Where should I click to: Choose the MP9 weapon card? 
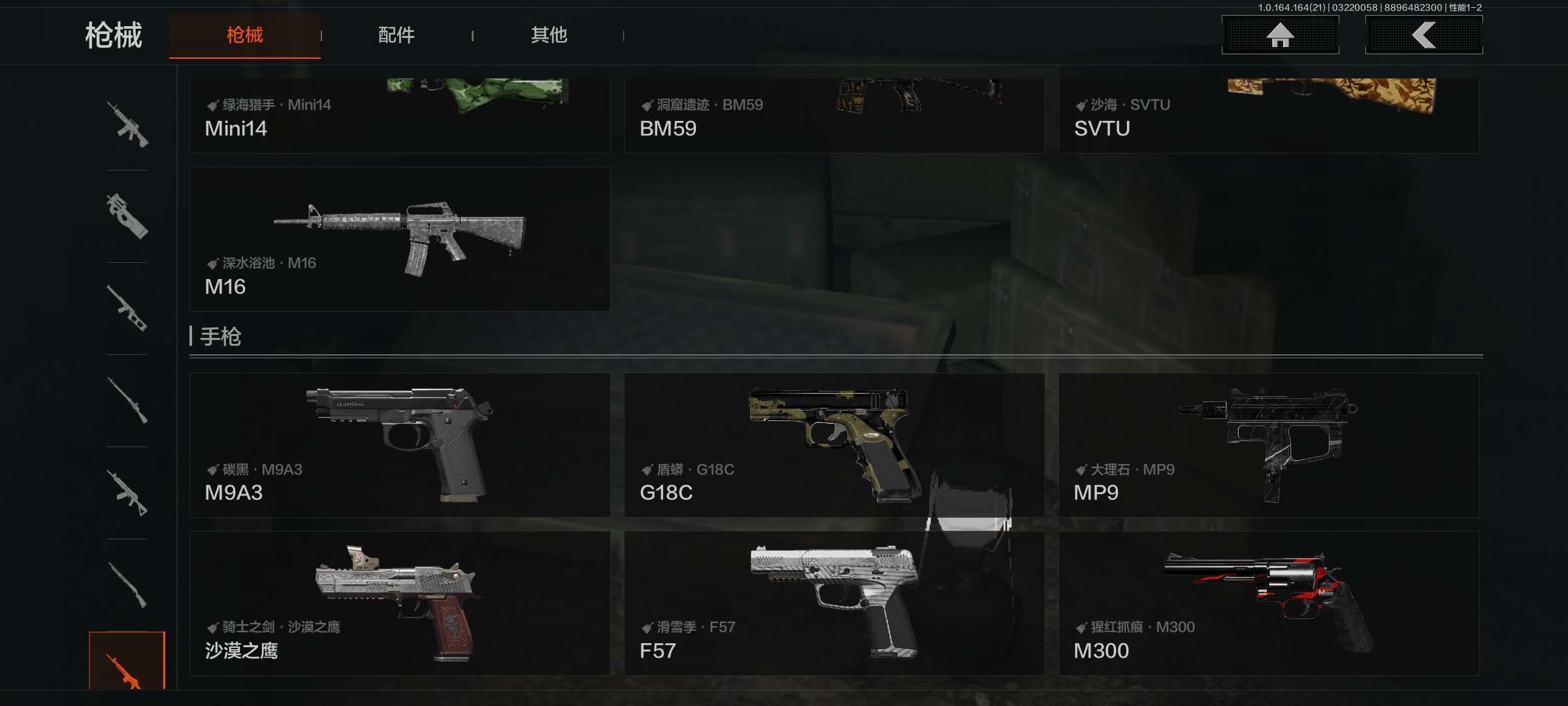coord(1269,445)
